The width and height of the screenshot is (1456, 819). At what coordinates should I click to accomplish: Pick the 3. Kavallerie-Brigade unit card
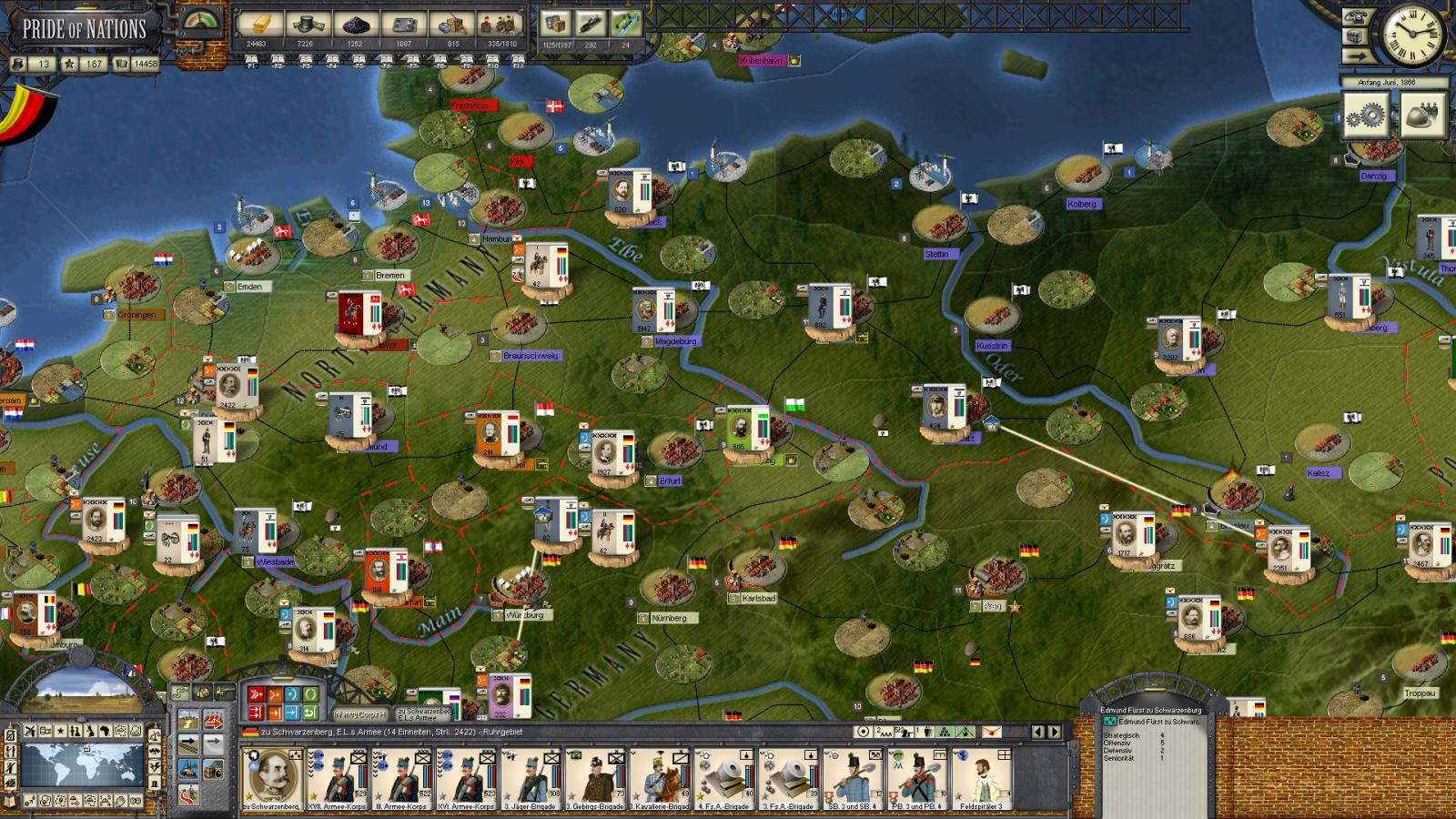click(x=659, y=778)
